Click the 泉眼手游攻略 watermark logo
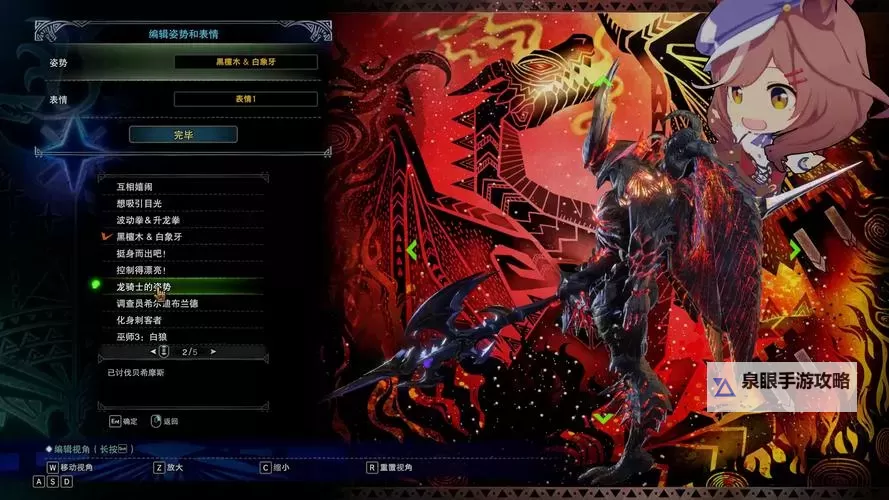The width and height of the screenshot is (889, 500). [x=781, y=383]
